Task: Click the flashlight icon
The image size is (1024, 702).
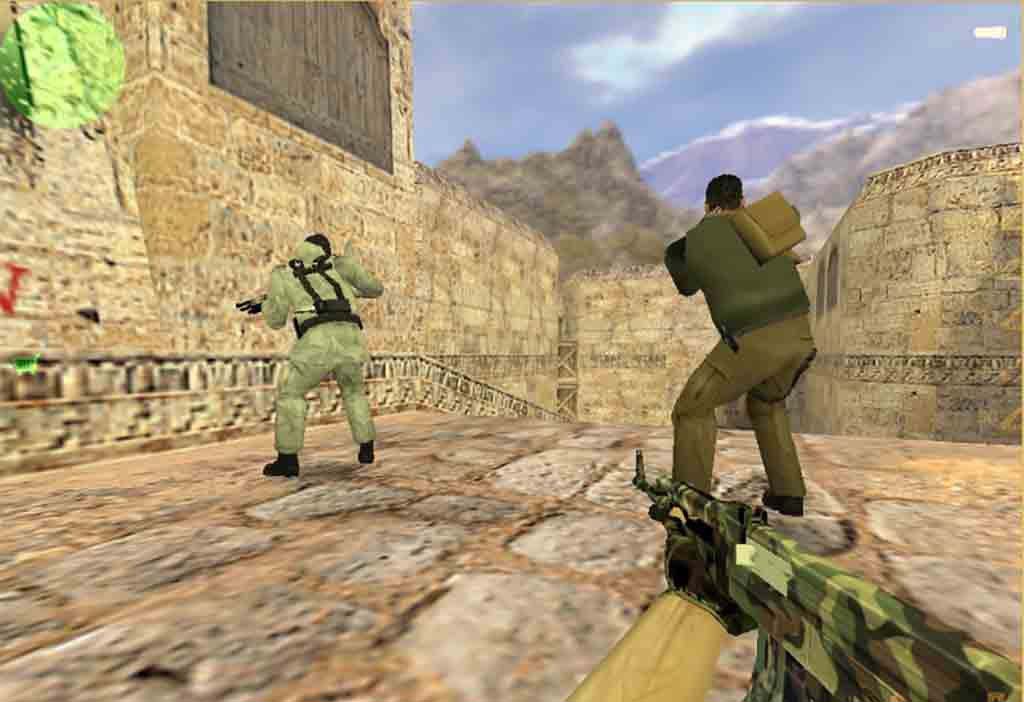Action: (x=989, y=33)
